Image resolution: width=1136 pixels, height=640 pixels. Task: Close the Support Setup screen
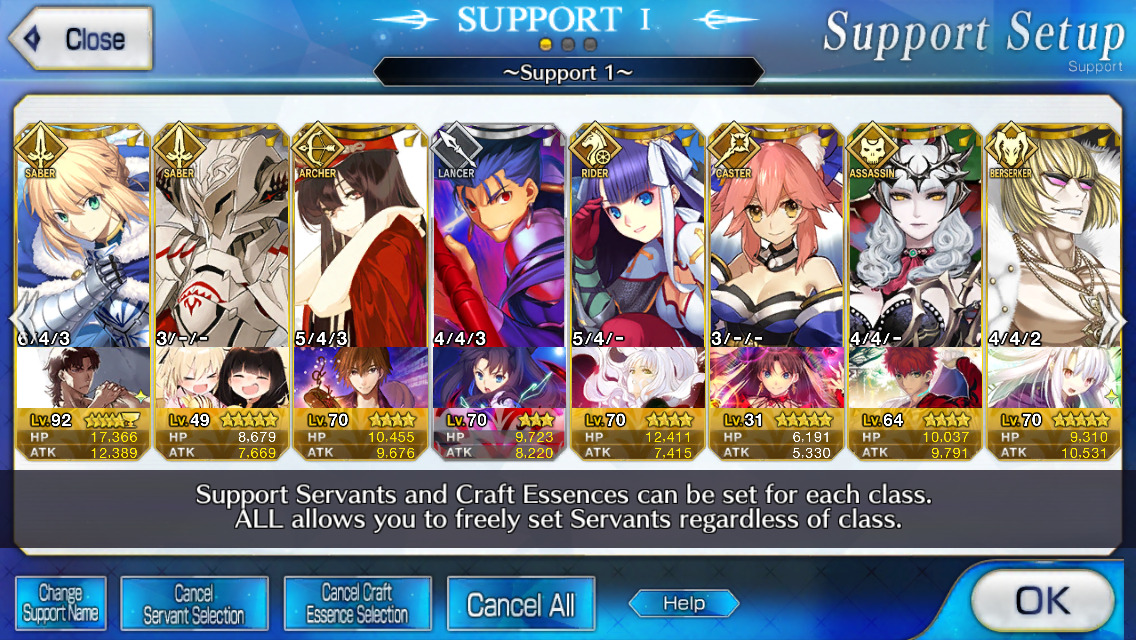point(82,39)
